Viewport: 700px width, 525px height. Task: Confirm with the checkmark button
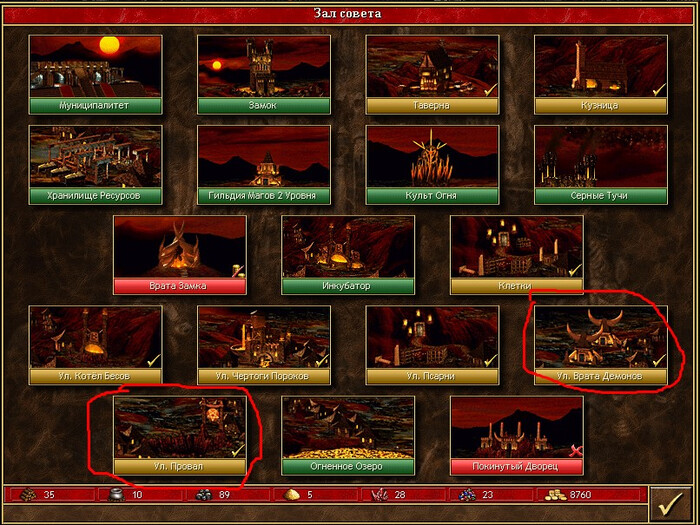point(670,503)
